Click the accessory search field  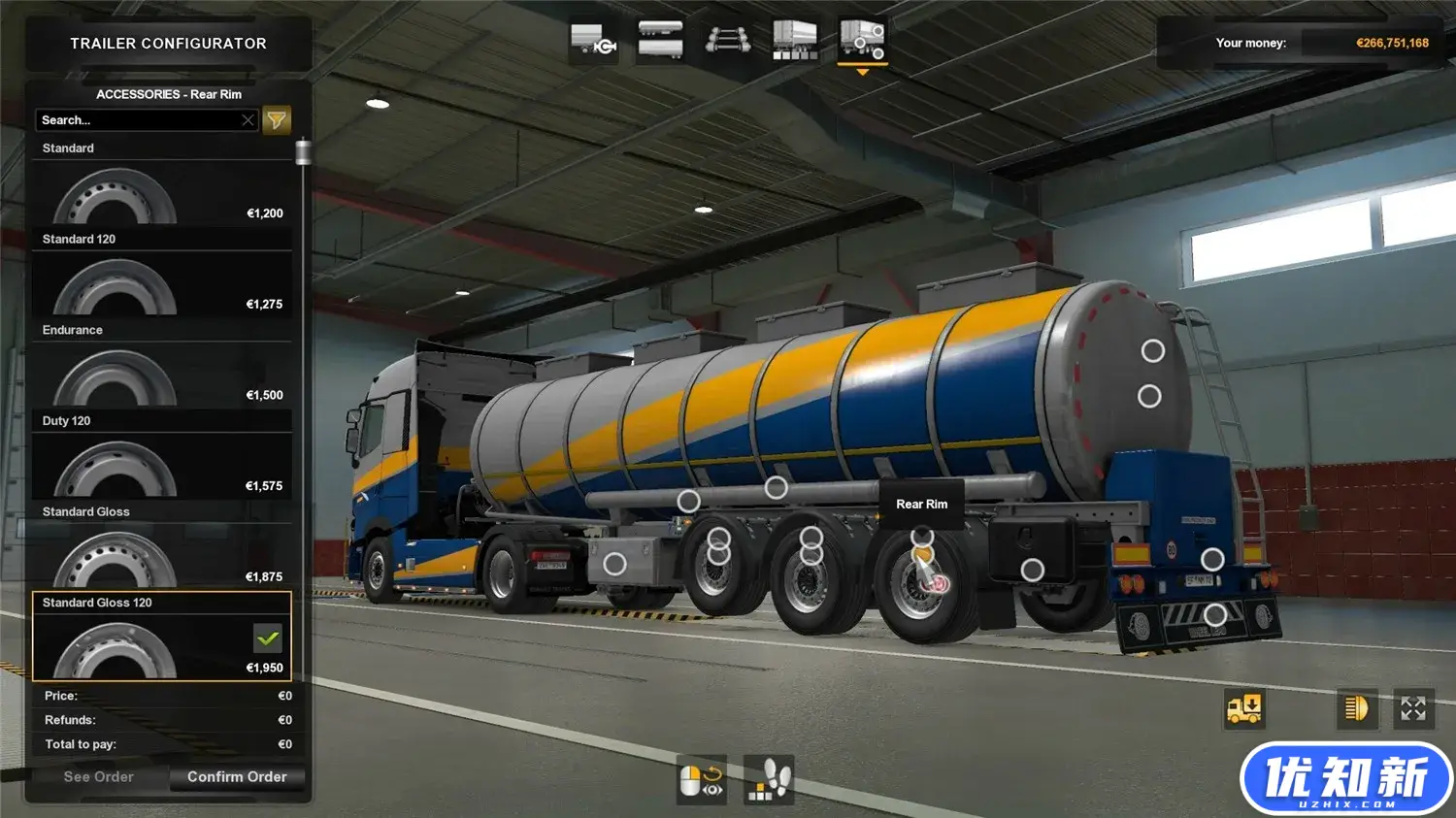(136, 120)
